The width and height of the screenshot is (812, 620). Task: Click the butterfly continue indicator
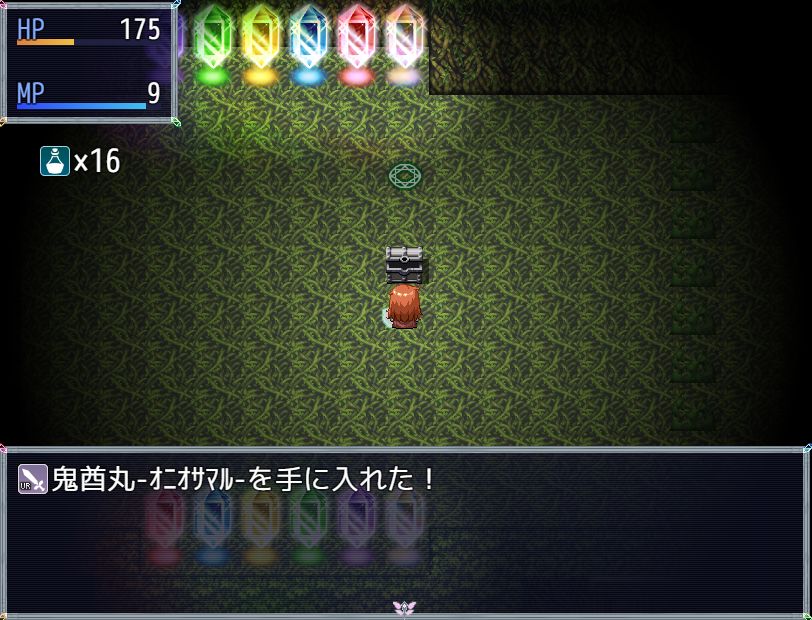pos(405,607)
